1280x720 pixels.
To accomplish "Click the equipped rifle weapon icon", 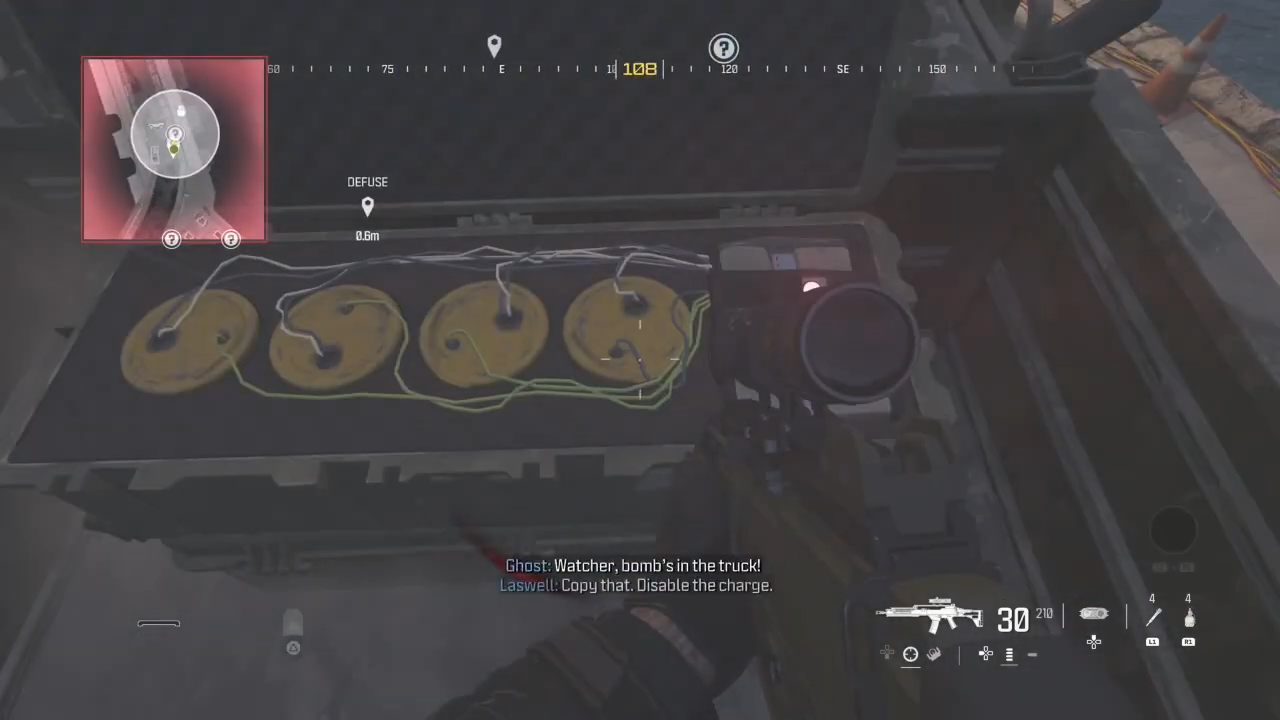I will click(x=930, y=614).
